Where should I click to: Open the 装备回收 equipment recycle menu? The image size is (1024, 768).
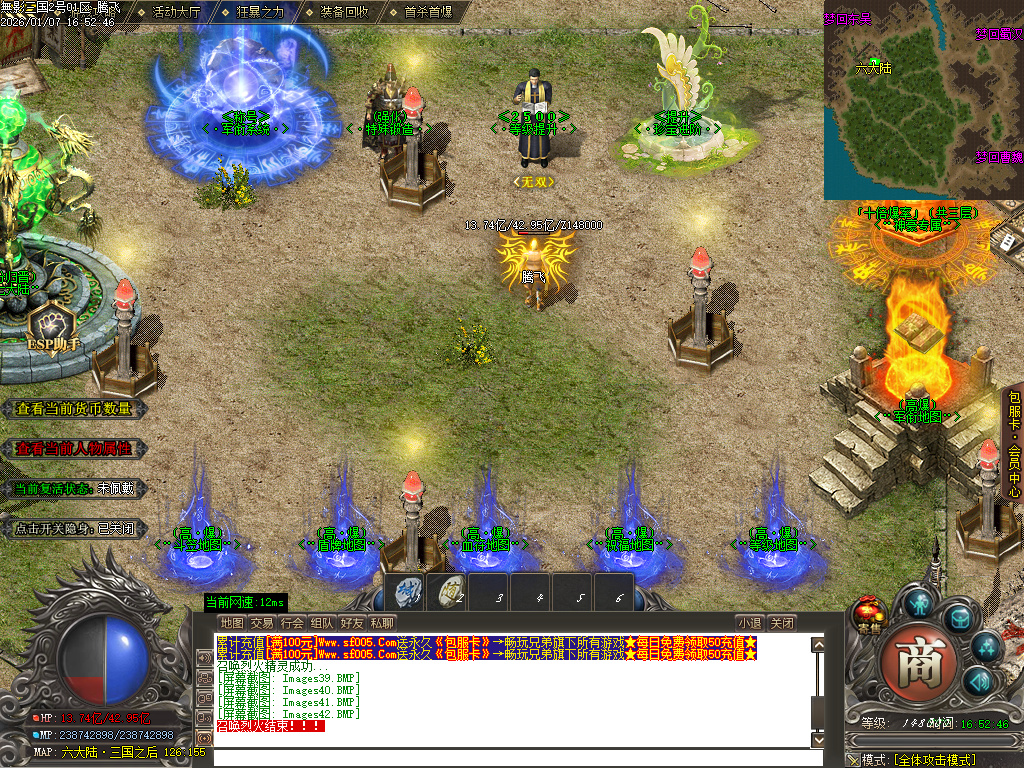(344, 13)
